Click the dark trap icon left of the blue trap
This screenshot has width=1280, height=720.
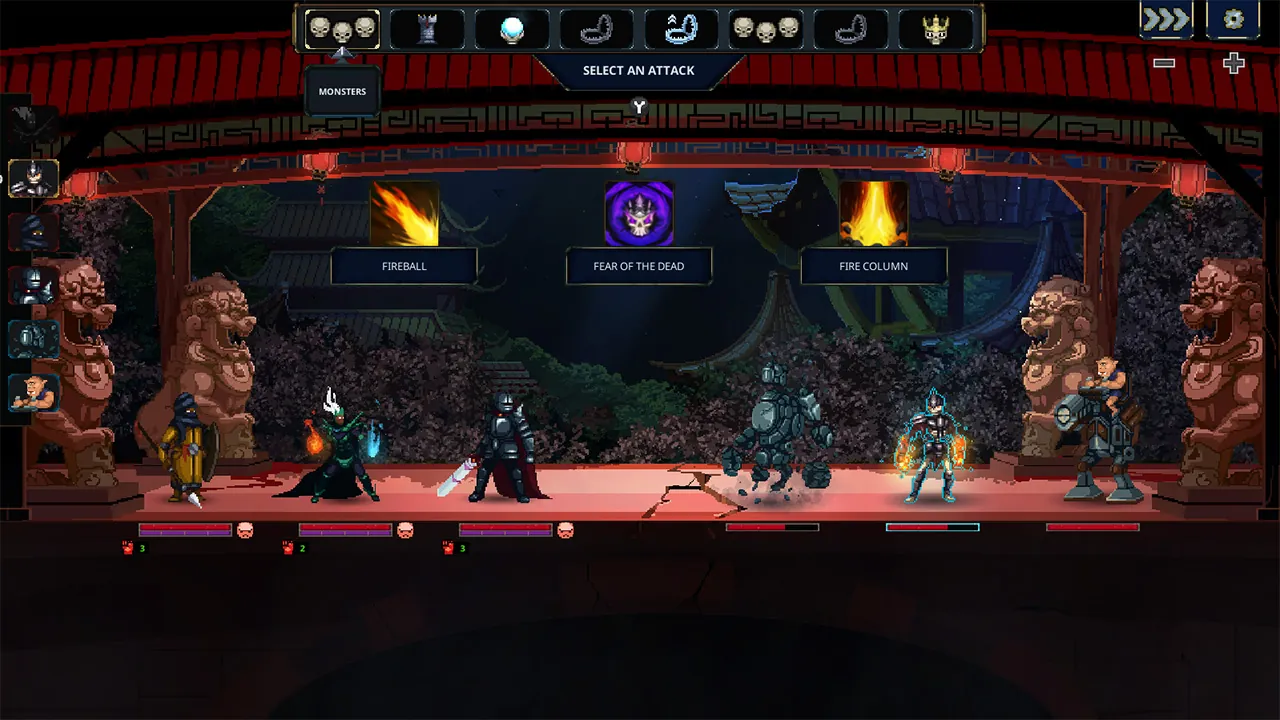[596, 29]
